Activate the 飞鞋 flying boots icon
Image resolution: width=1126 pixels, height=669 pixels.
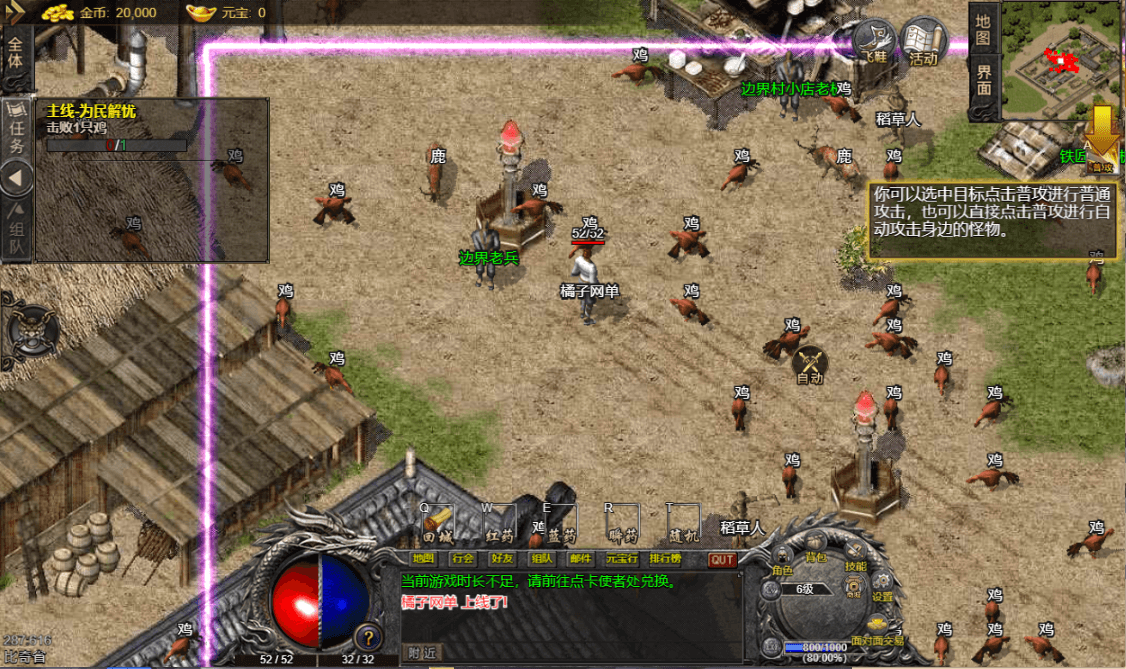click(x=874, y=45)
